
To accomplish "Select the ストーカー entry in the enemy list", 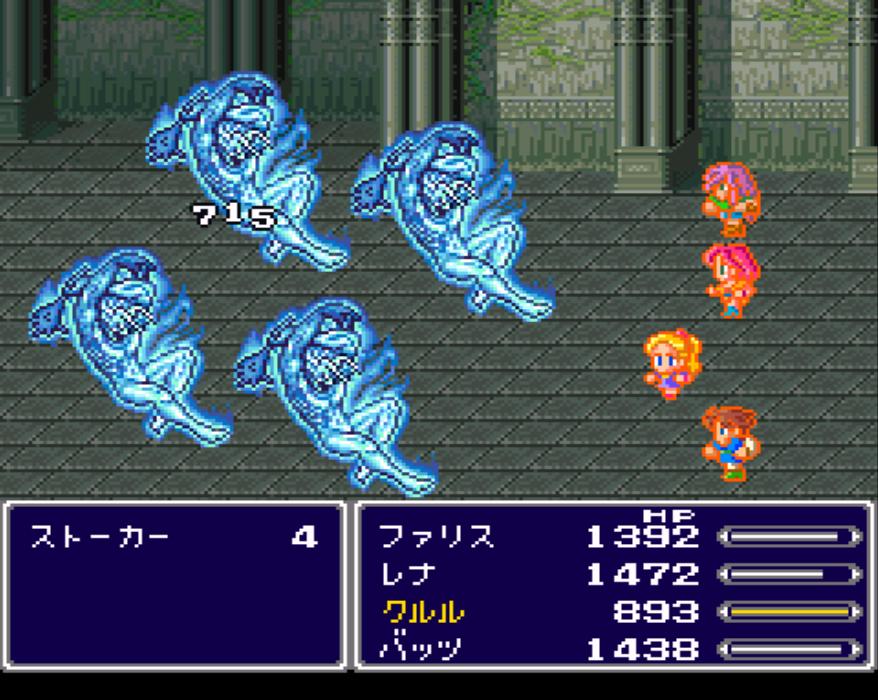I will coord(100,537).
